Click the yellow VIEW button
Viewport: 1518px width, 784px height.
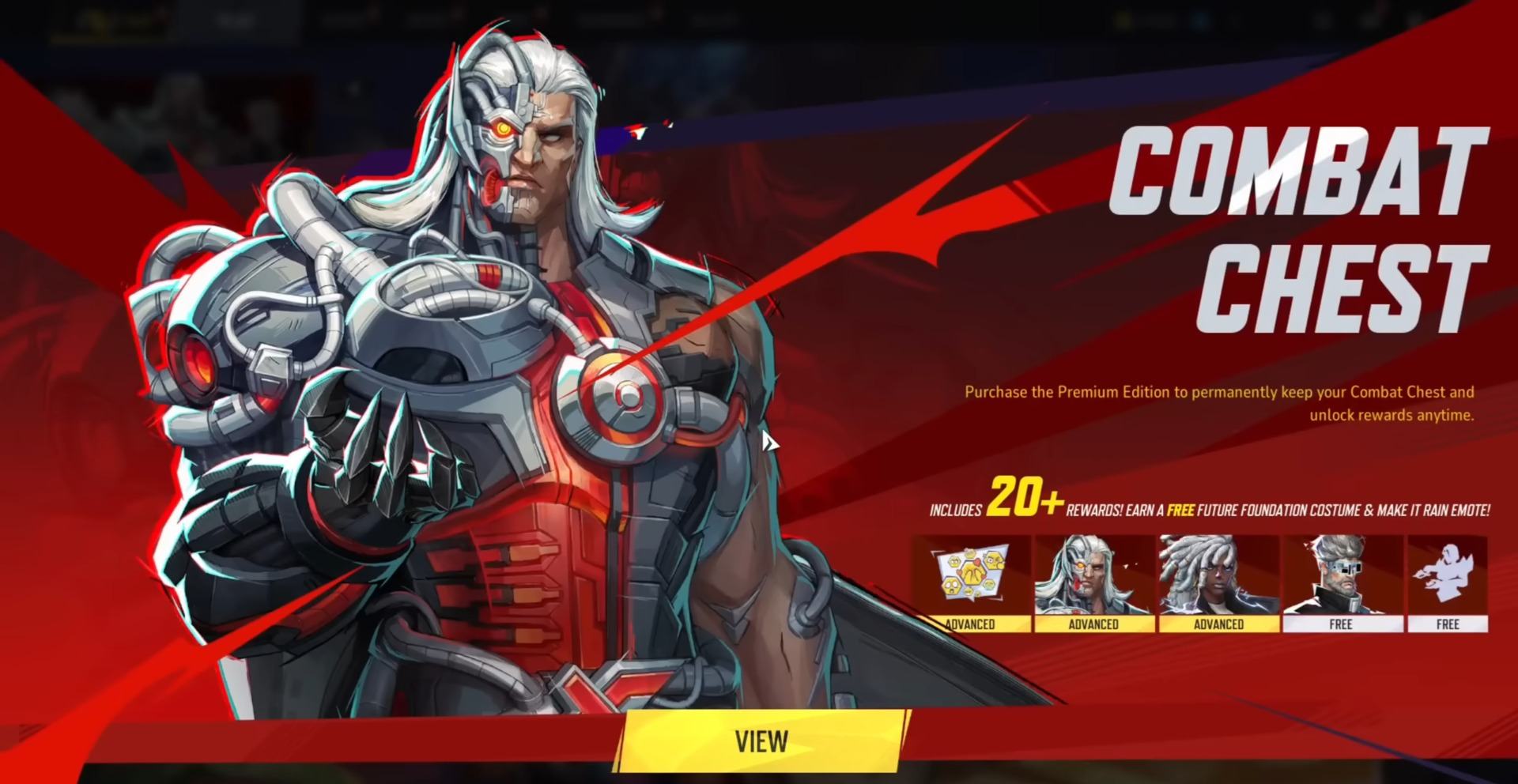pyautogui.click(x=761, y=741)
